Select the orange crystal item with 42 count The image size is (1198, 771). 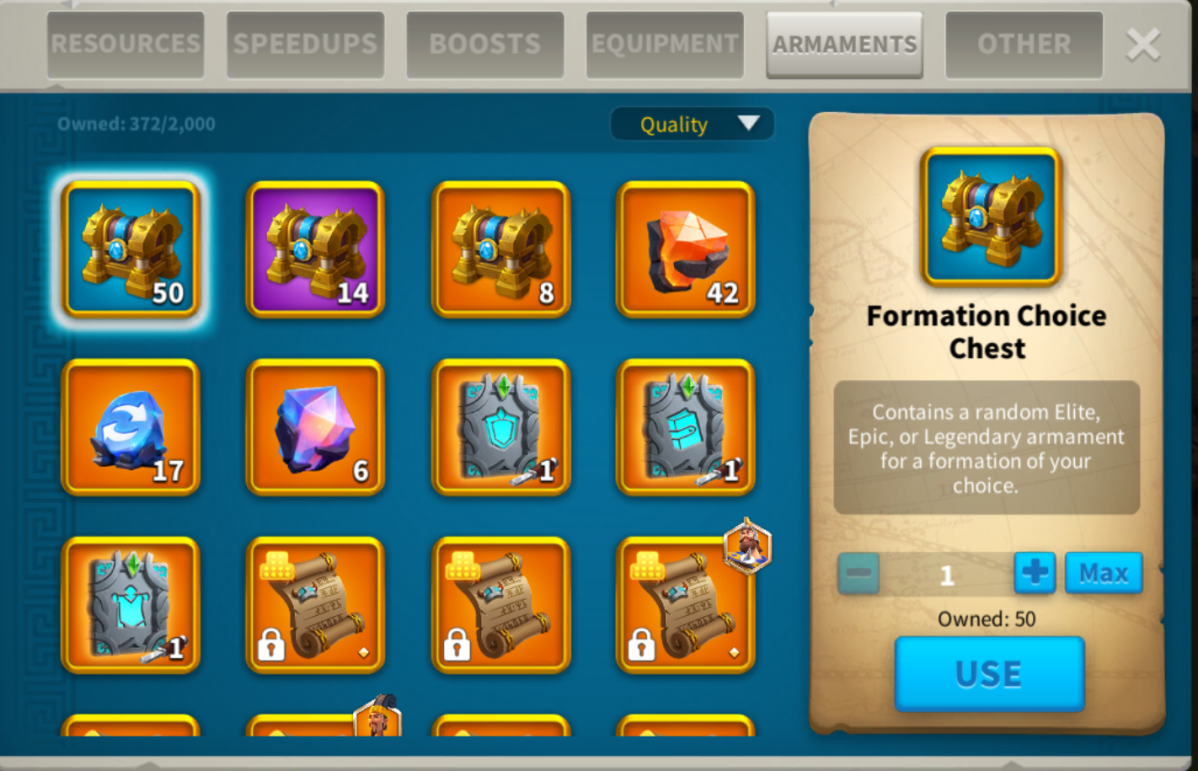[686, 249]
